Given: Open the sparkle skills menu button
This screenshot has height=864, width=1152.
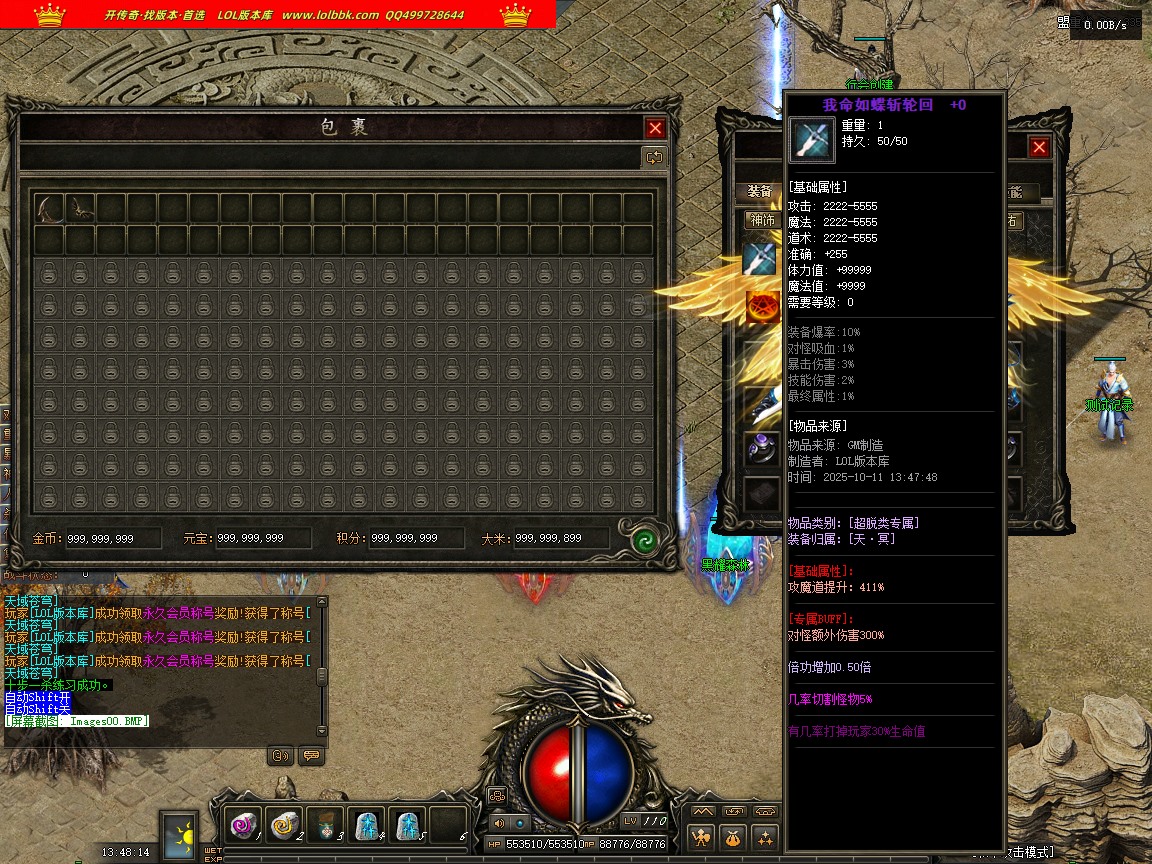Looking at the screenshot, I should click(x=767, y=838).
